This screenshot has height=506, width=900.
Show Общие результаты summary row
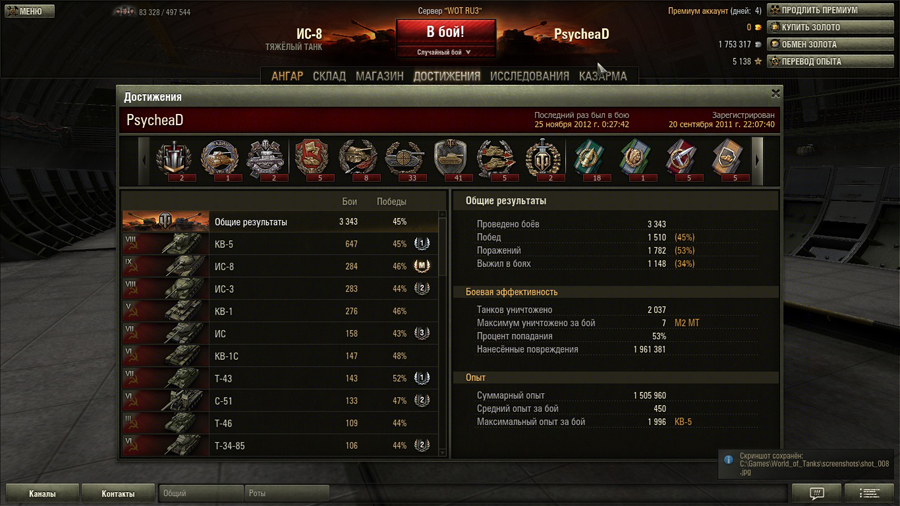(280, 222)
